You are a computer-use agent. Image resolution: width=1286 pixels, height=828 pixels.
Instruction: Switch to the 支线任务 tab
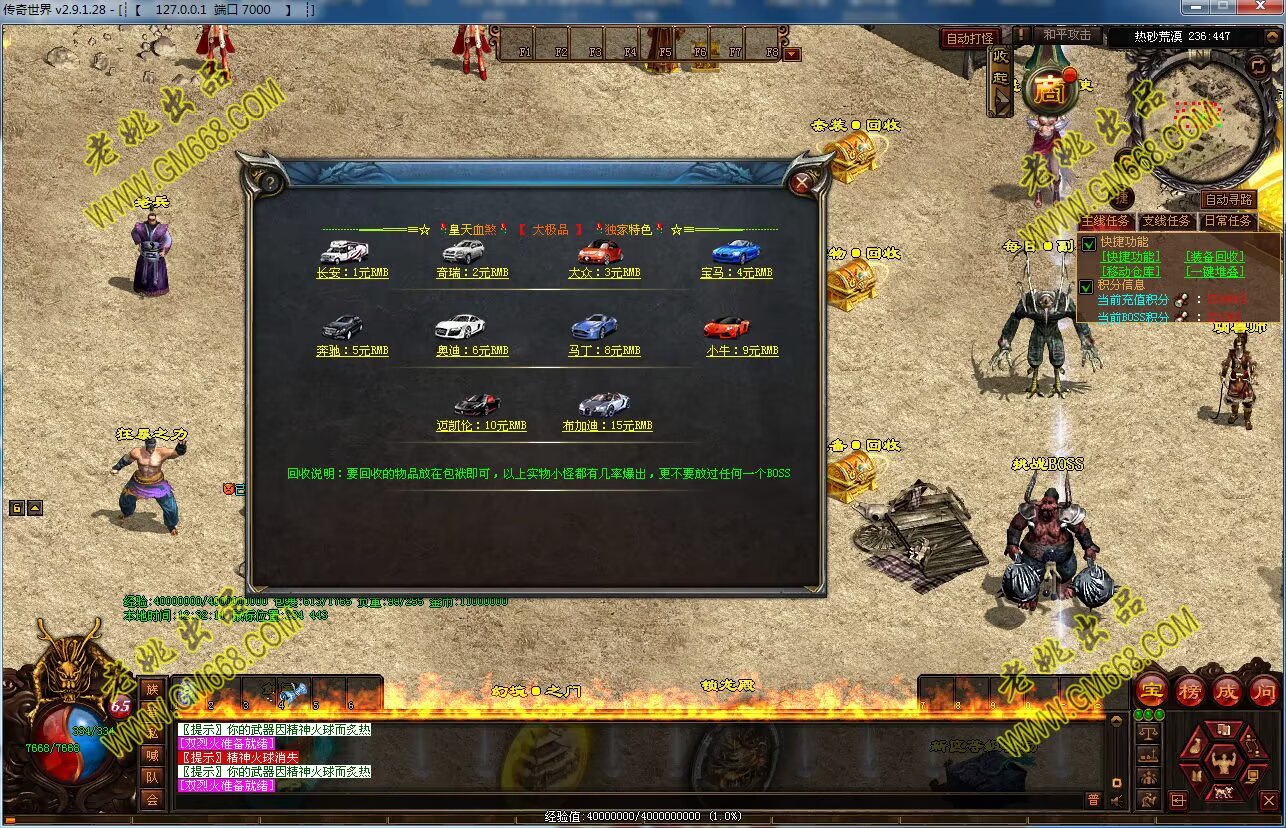1166,221
